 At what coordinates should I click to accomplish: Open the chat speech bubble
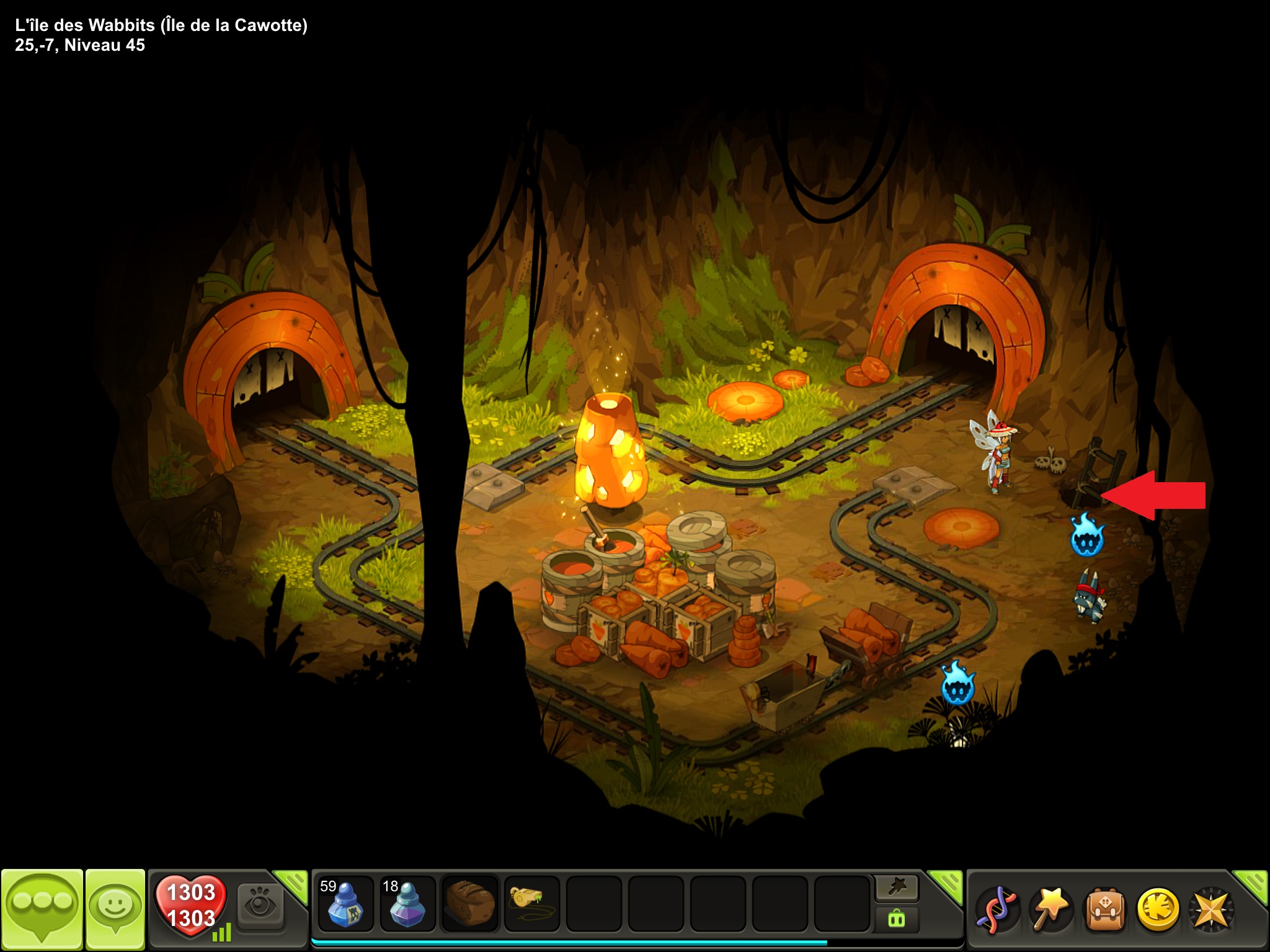point(42,907)
